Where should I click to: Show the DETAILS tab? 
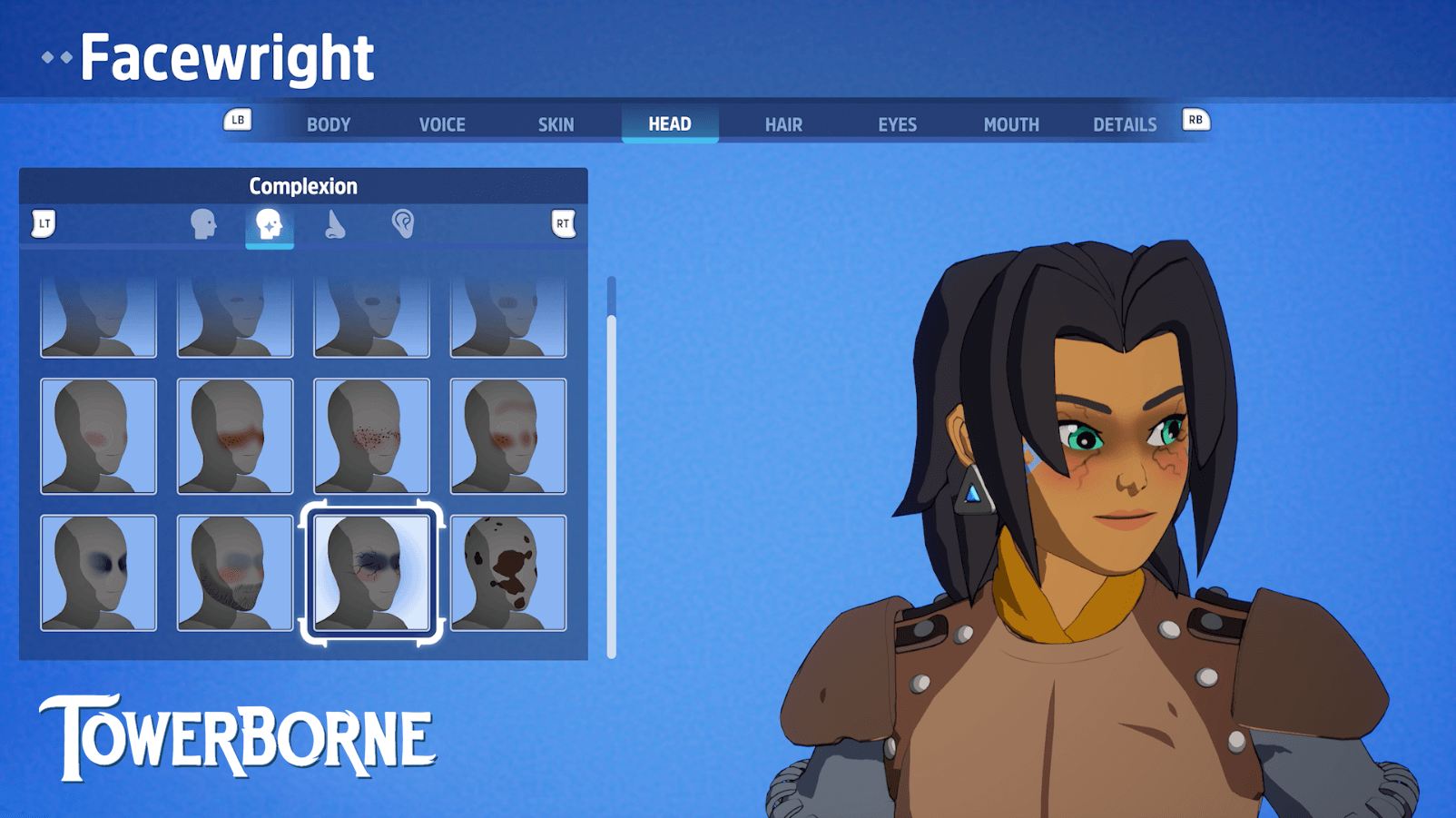(1125, 124)
